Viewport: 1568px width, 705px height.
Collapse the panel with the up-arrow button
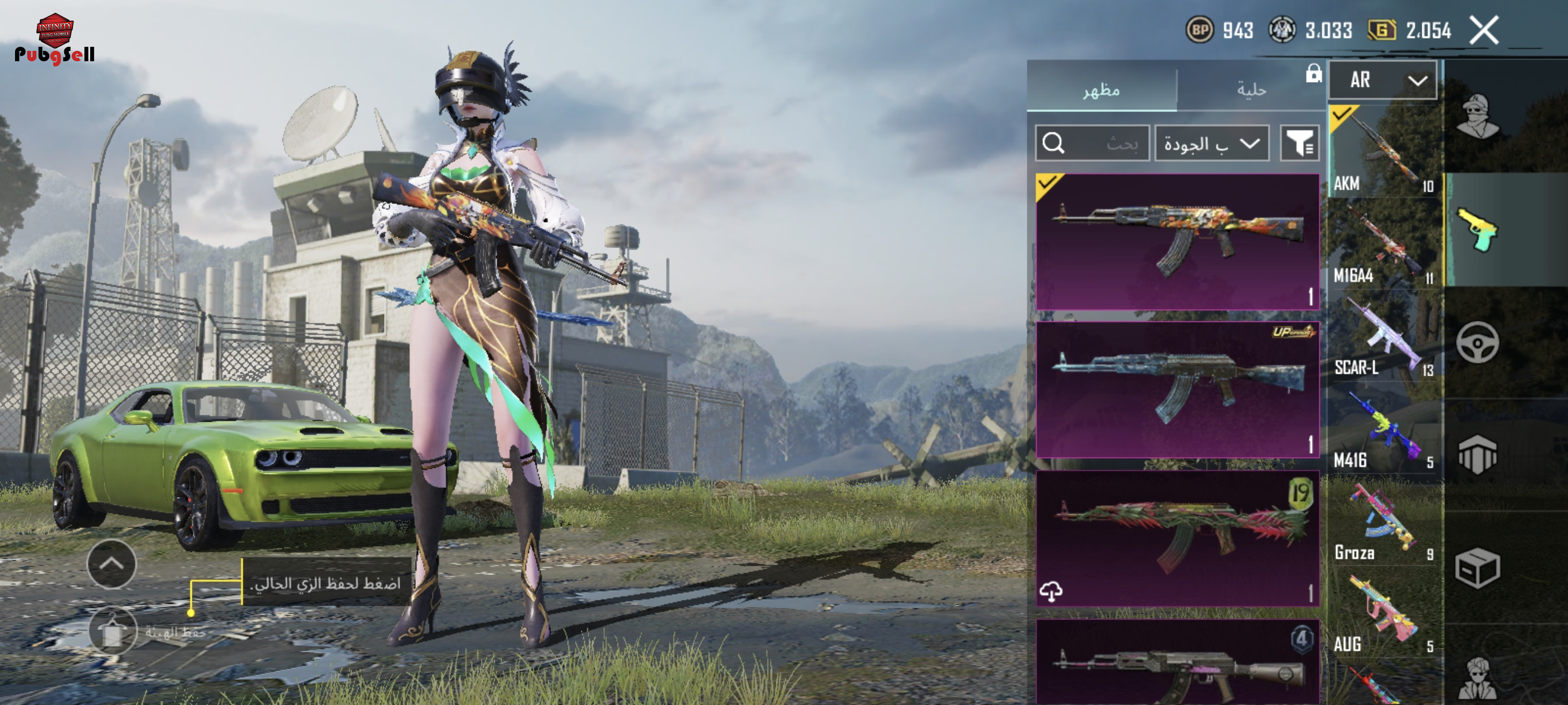tap(112, 563)
